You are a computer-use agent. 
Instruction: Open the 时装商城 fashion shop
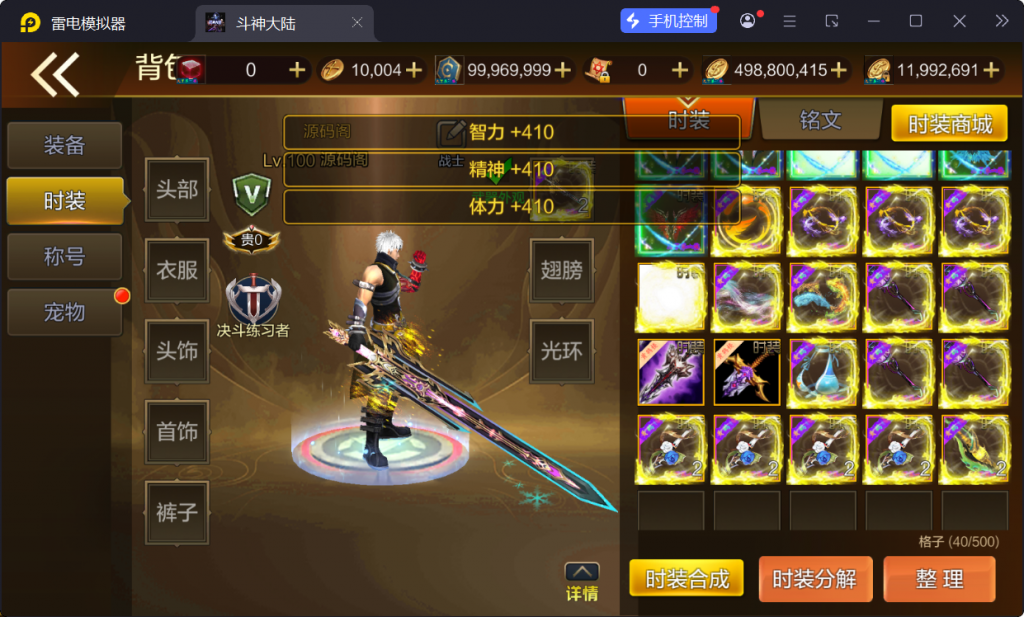coord(950,124)
